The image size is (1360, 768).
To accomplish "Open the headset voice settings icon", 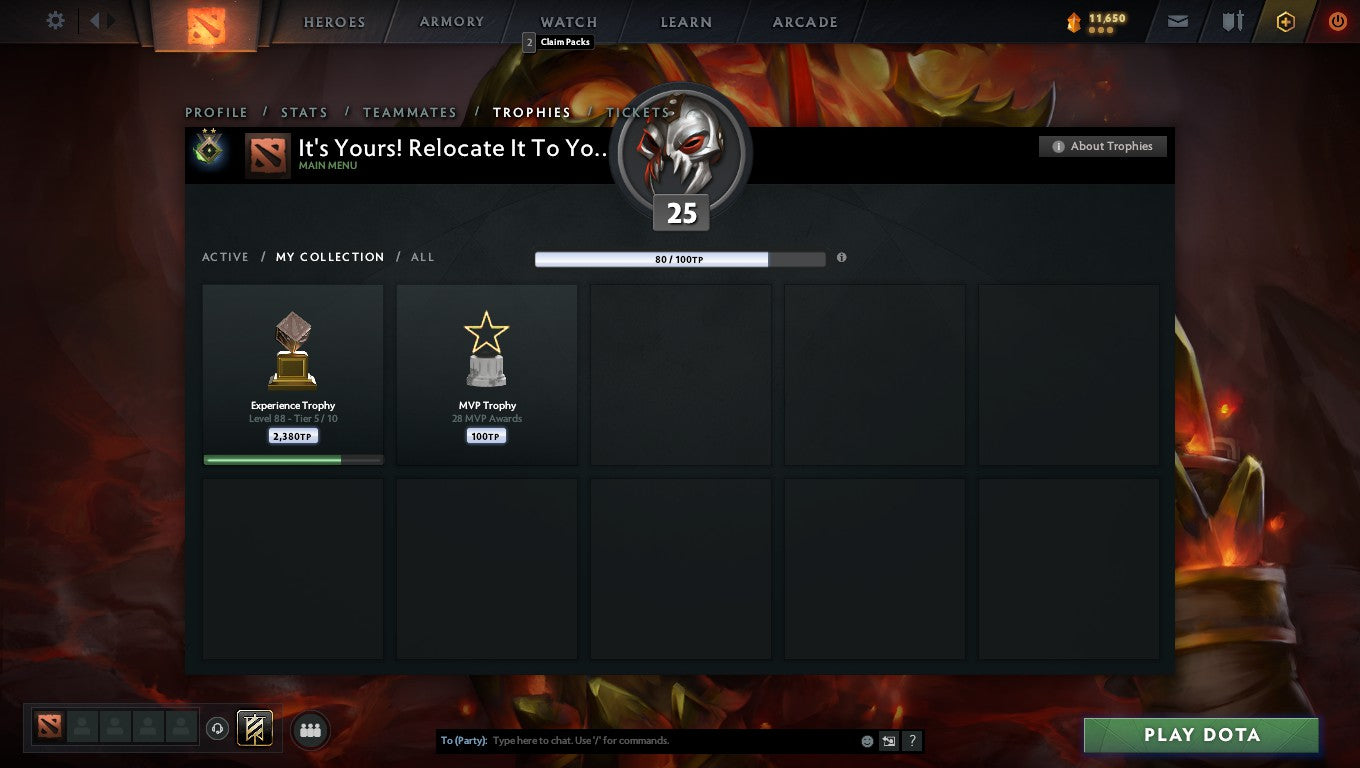I will [218, 729].
